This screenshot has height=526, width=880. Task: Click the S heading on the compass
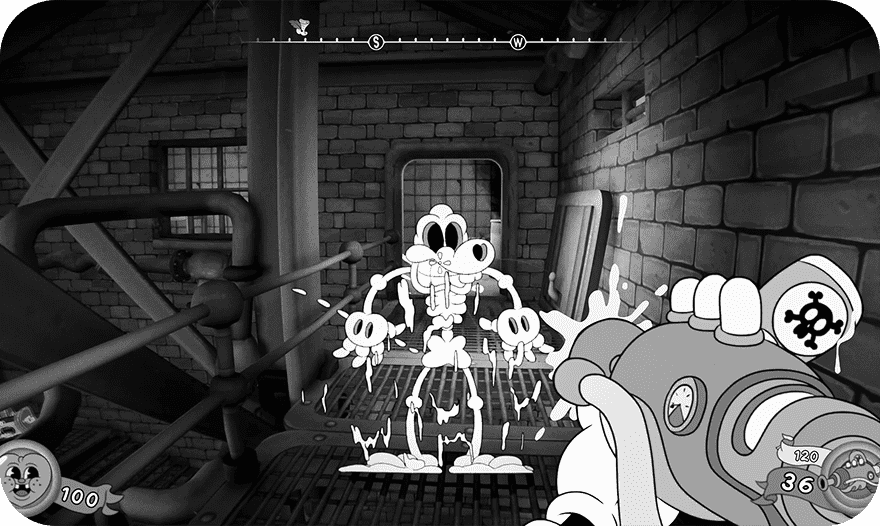376,42
